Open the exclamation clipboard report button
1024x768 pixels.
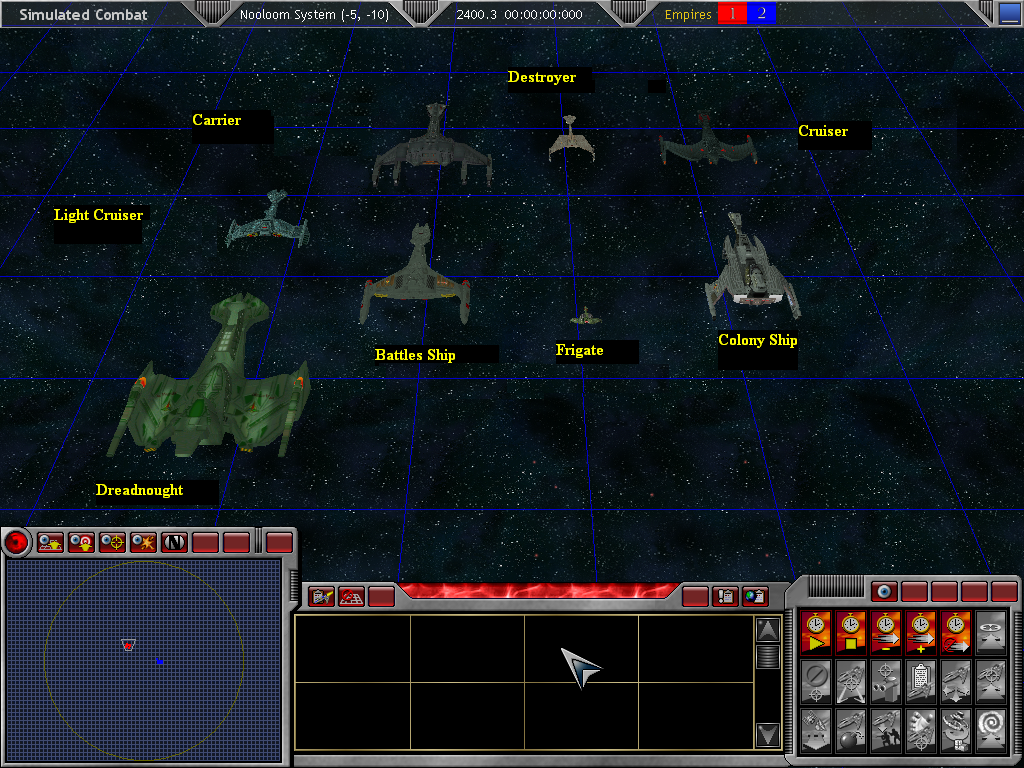point(726,597)
